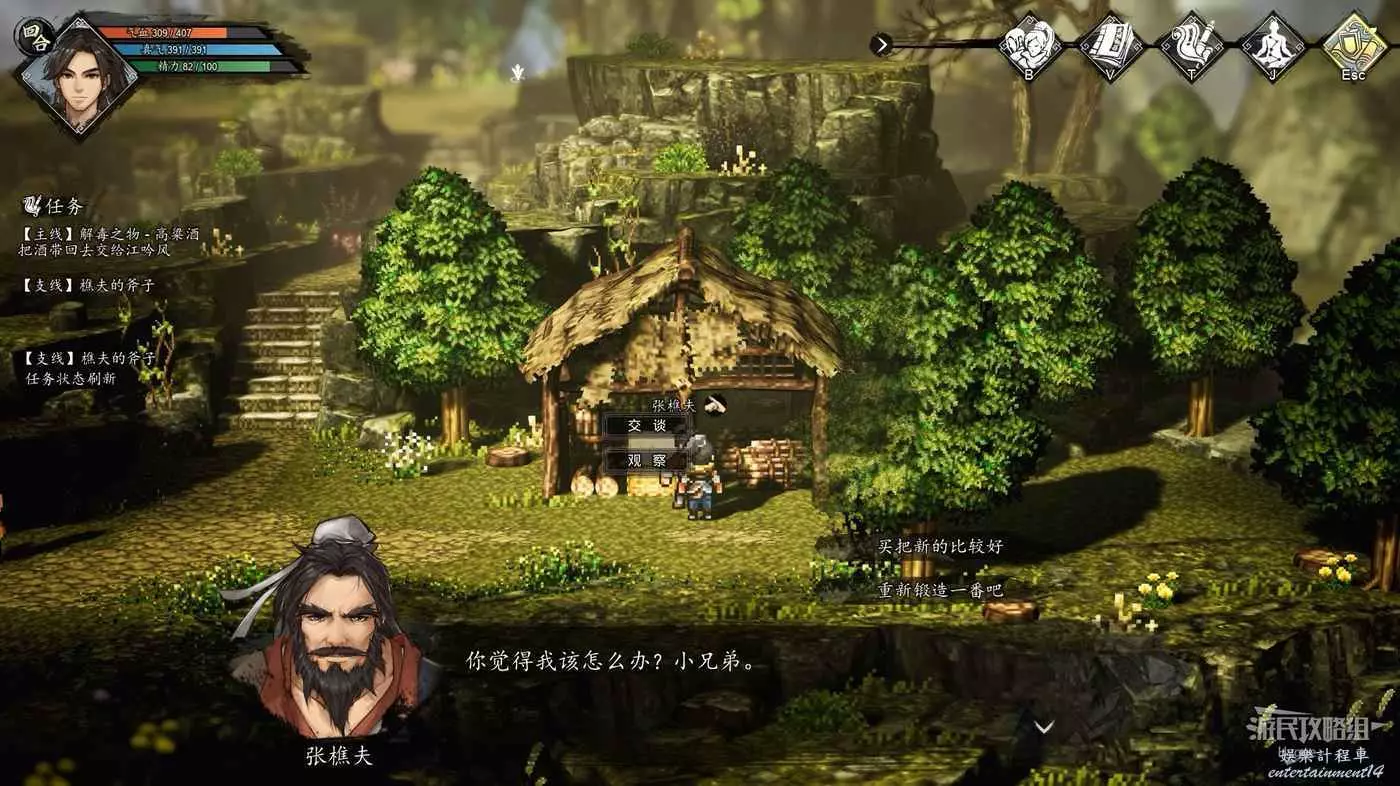Open the golden system menu icon
Screen dimensions: 1400x786
click(1353, 45)
